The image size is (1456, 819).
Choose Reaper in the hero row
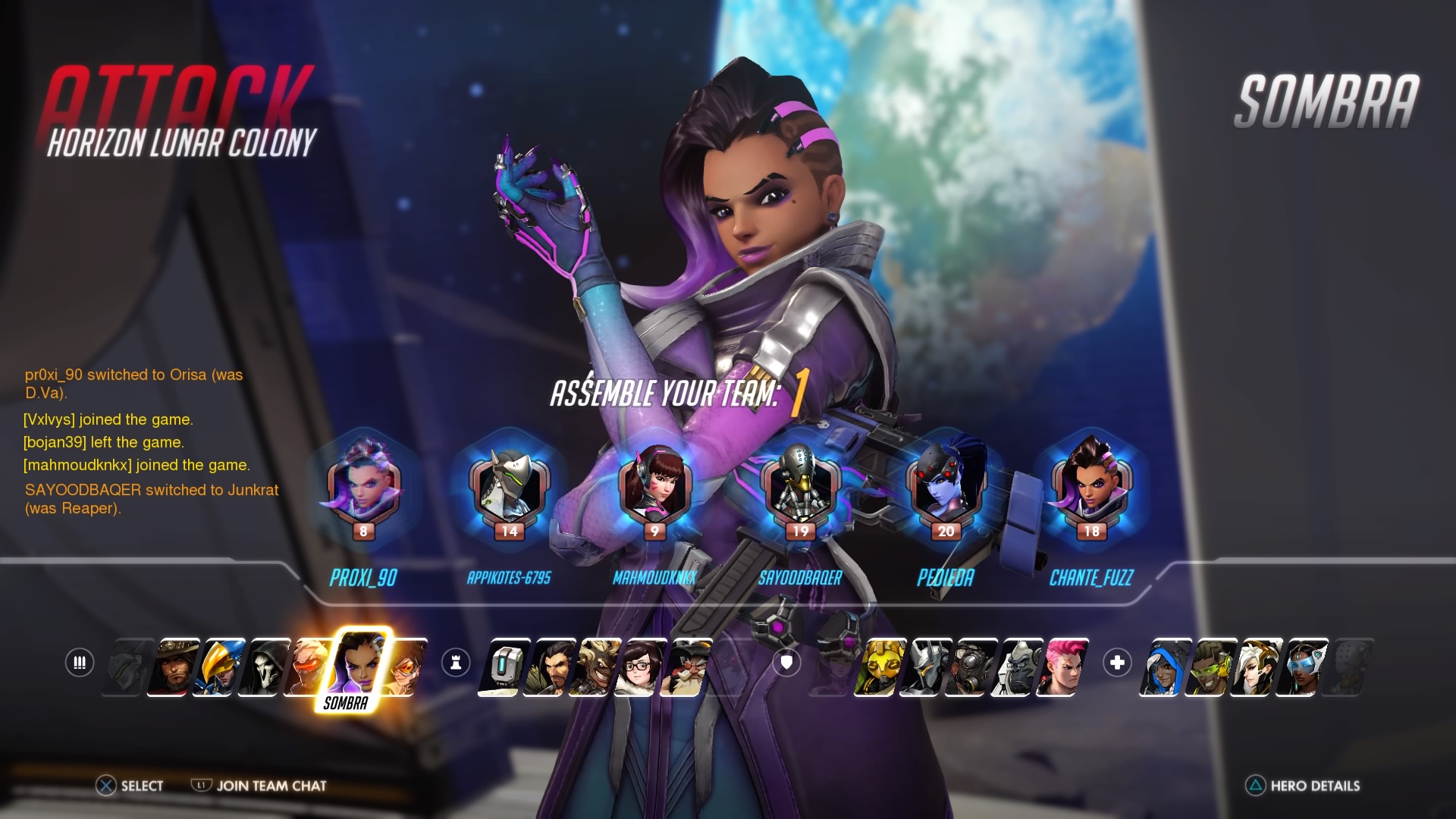267,667
